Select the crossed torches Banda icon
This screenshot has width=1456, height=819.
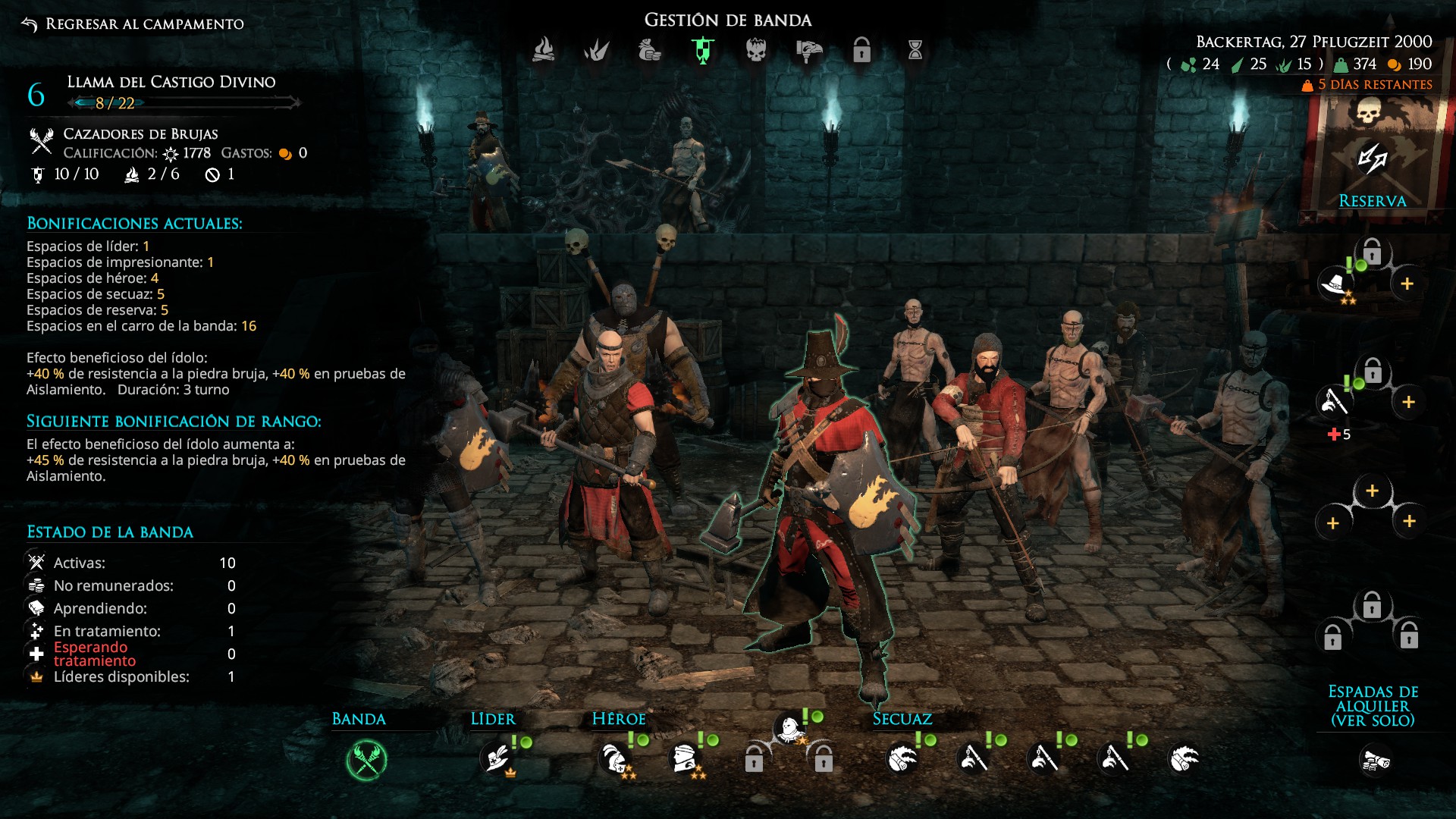pyautogui.click(x=366, y=760)
